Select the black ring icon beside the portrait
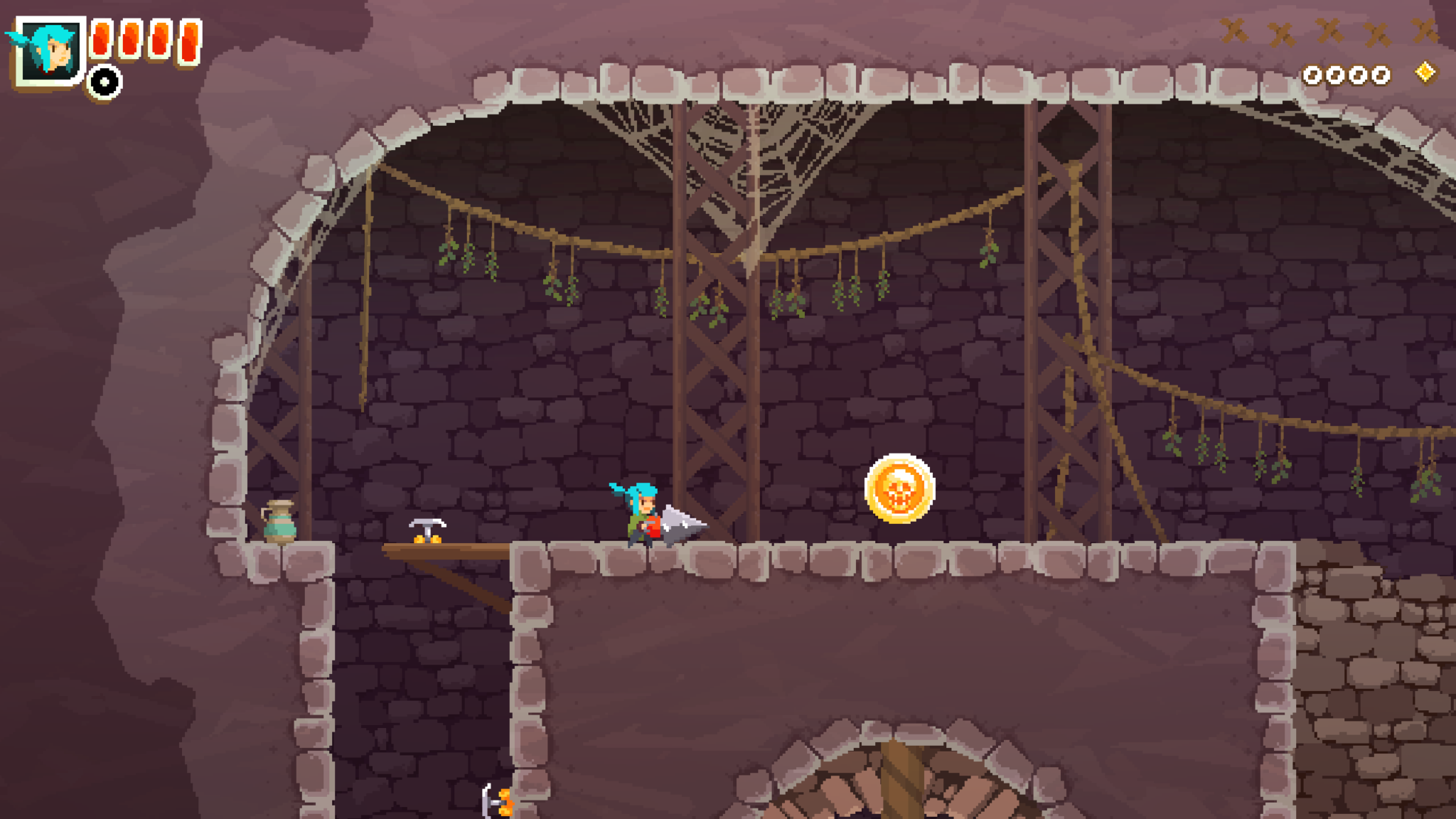Screen dimensions: 1456x819 (105, 82)
